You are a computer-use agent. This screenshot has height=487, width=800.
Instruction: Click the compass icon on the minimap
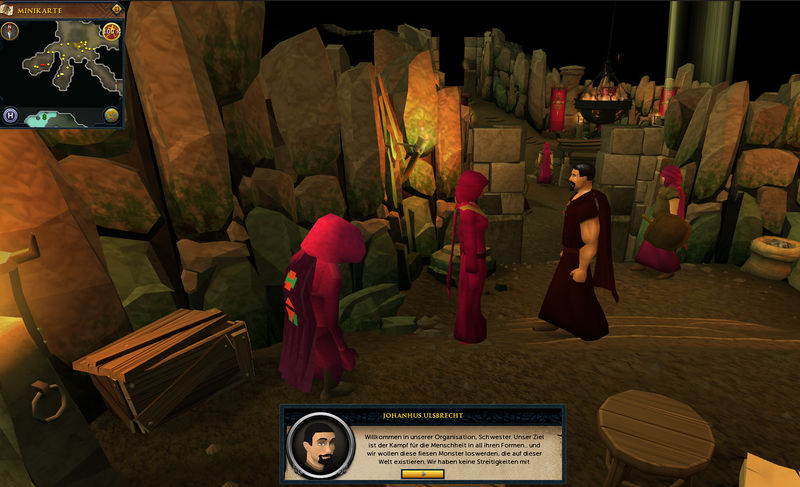[10, 30]
